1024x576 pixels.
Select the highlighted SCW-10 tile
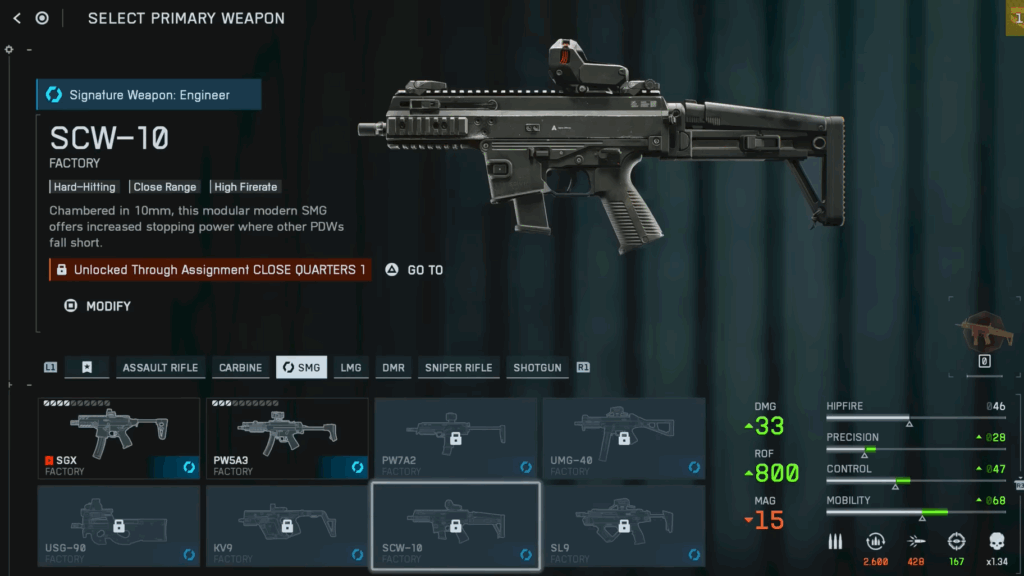tap(455, 525)
